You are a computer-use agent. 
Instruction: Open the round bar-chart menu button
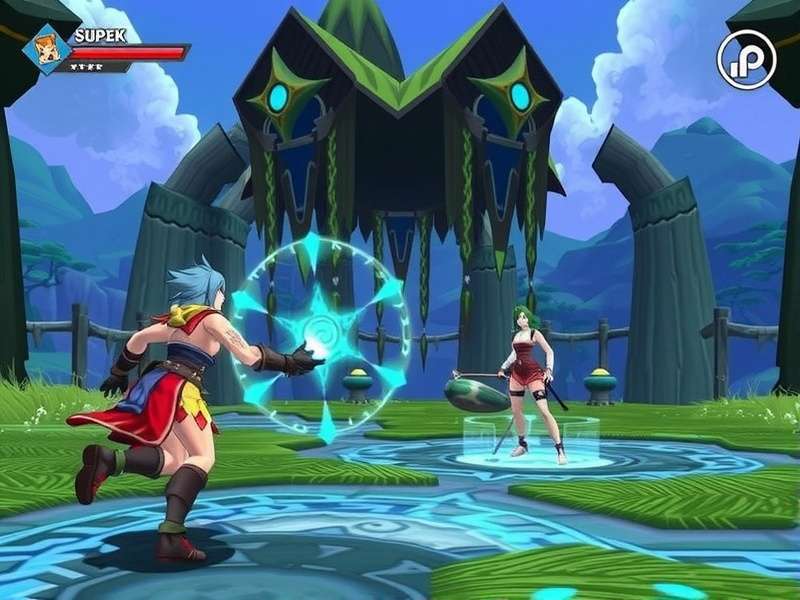[x=746, y=59]
